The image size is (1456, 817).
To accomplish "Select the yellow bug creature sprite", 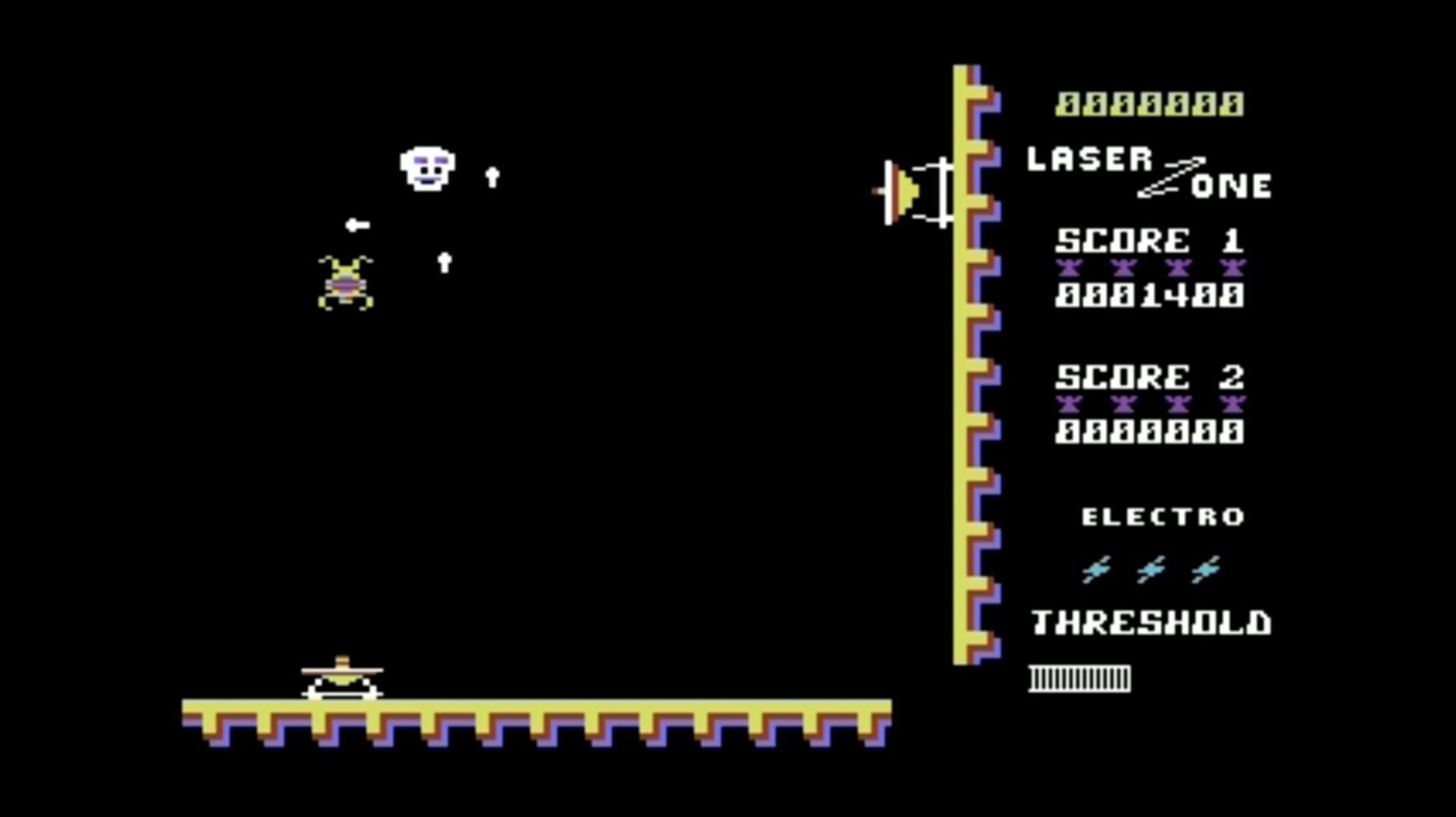I will click(345, 282).
